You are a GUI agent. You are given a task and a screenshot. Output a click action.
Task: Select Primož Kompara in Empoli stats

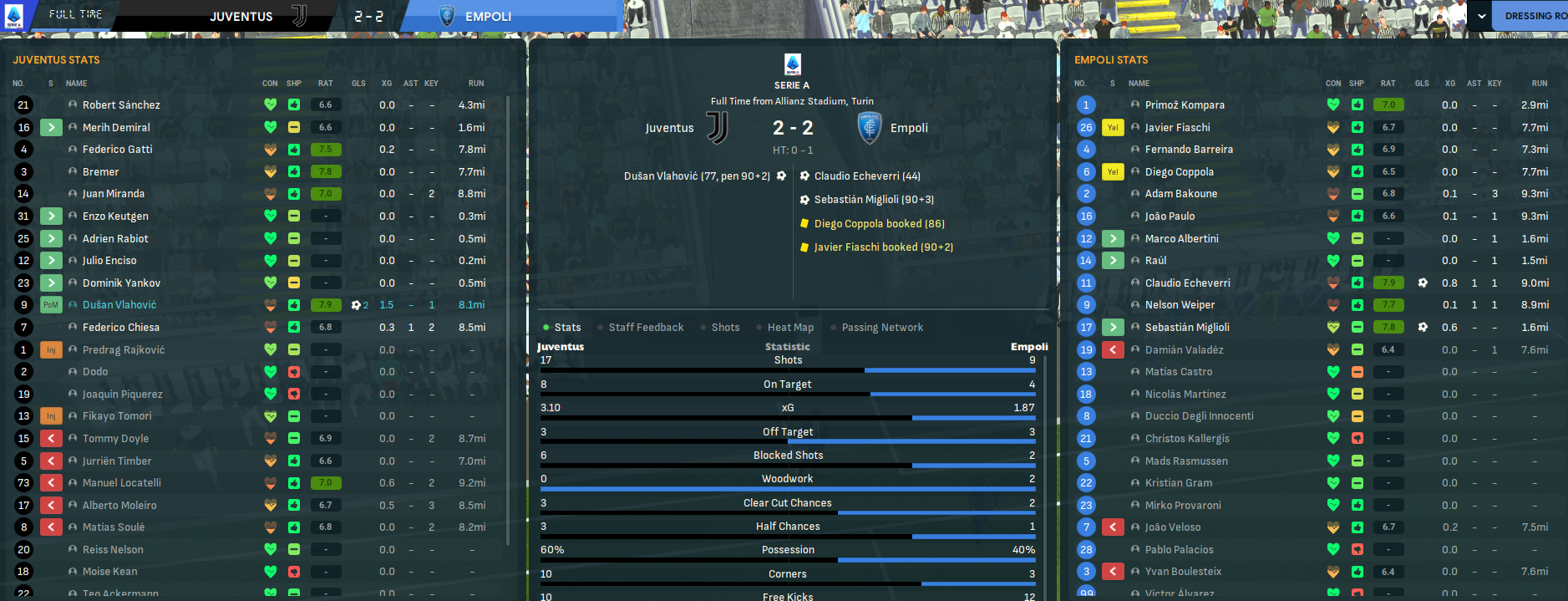pyautogui.click(x=1185, y=105)
